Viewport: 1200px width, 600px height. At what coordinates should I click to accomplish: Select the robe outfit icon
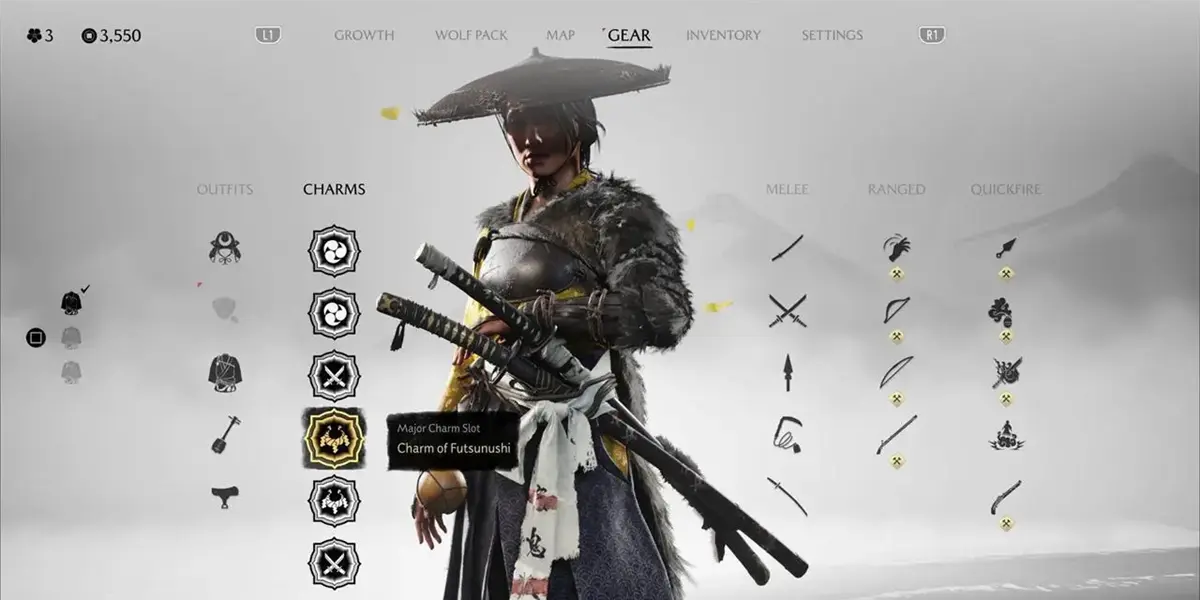[x=225, y=372]
